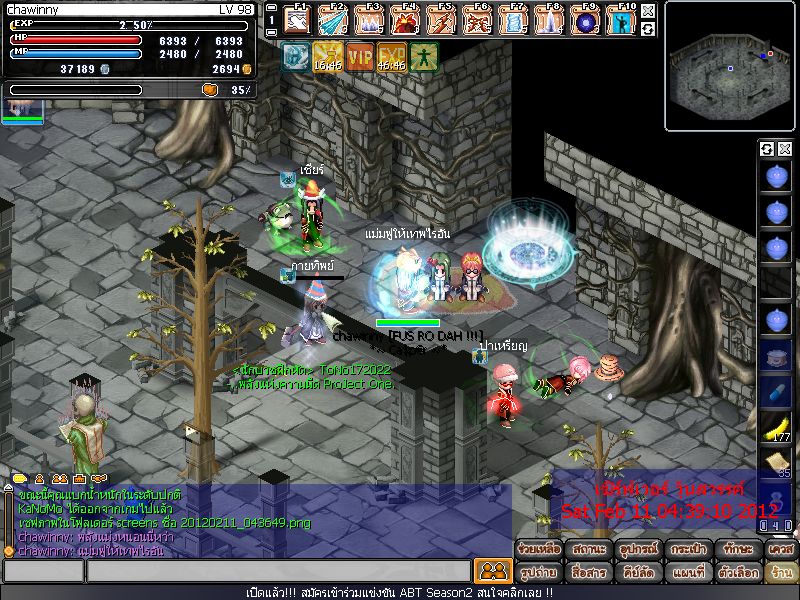This screenshot has height=600, width=800.
Task: Open the กระเป๋า (bag) inventory
Action: [x=683, y=549]
